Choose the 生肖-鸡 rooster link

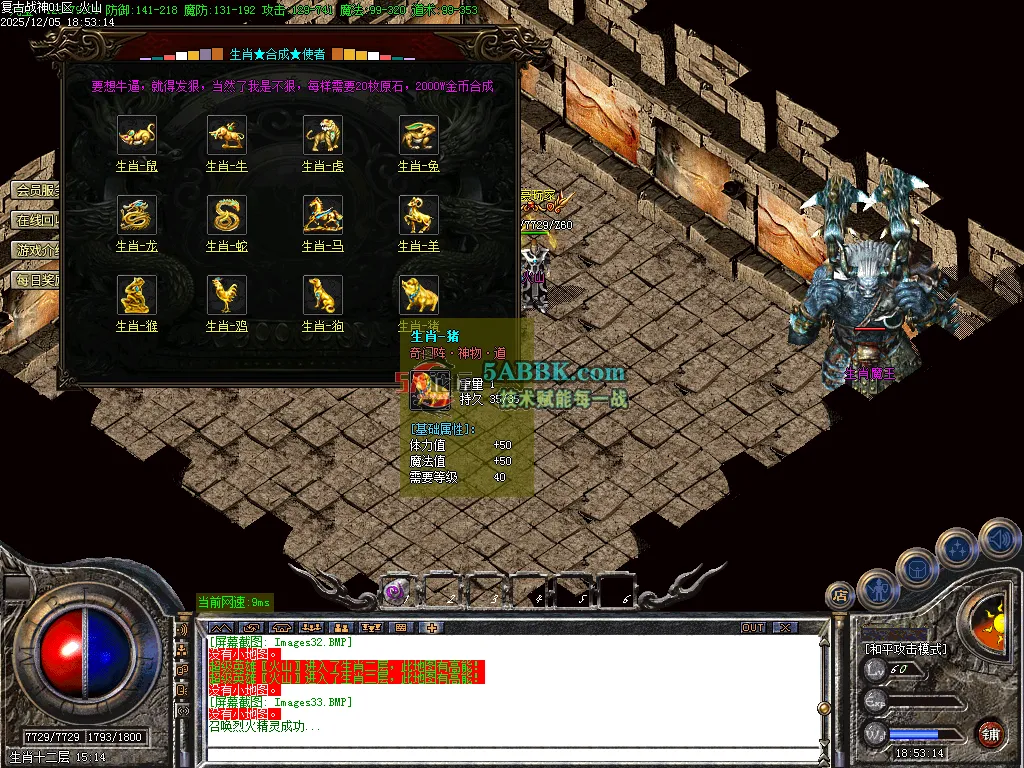tap(226, 326)
